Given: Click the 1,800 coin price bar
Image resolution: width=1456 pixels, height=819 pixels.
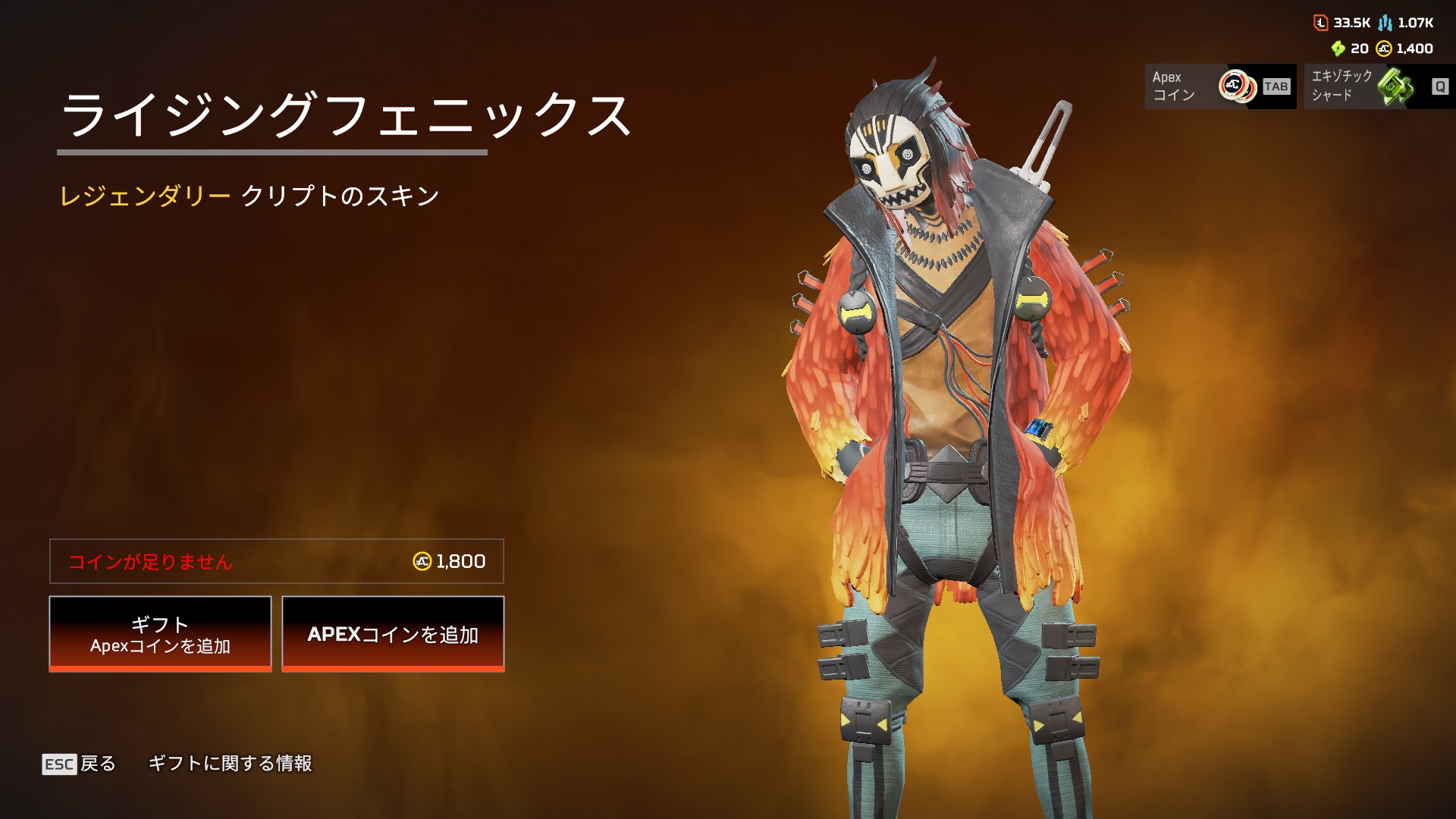Looking at the screenshot, I should (x=277, y=561).
